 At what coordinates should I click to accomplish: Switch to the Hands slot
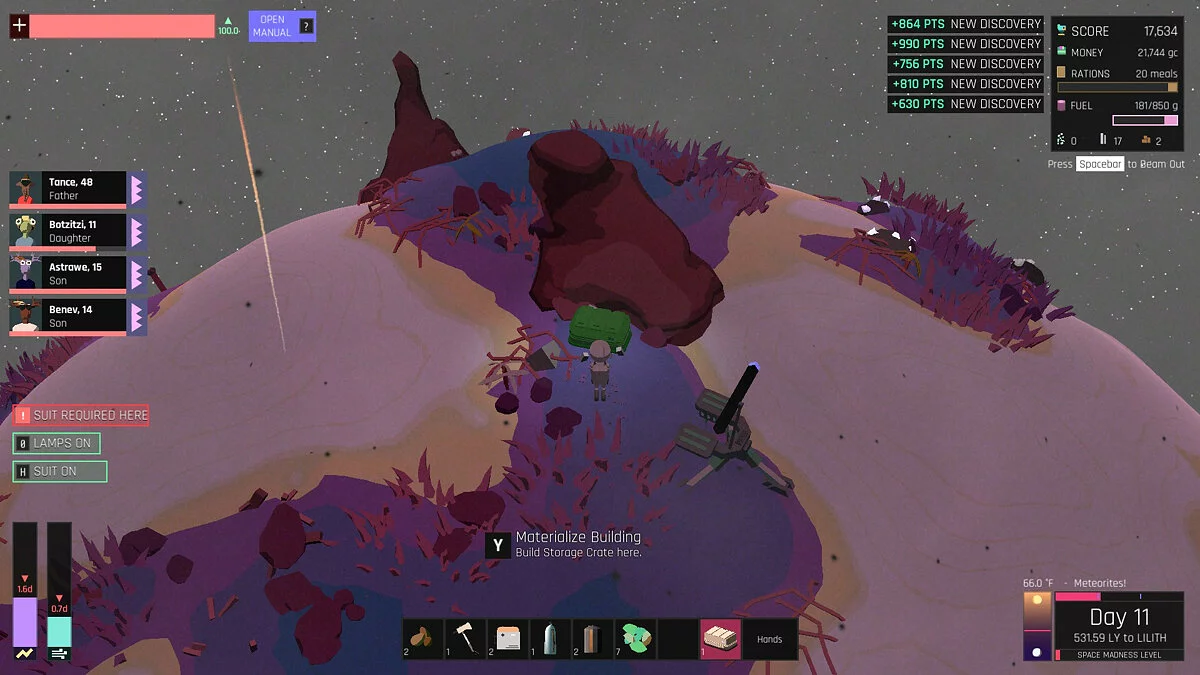click(769, 639)
